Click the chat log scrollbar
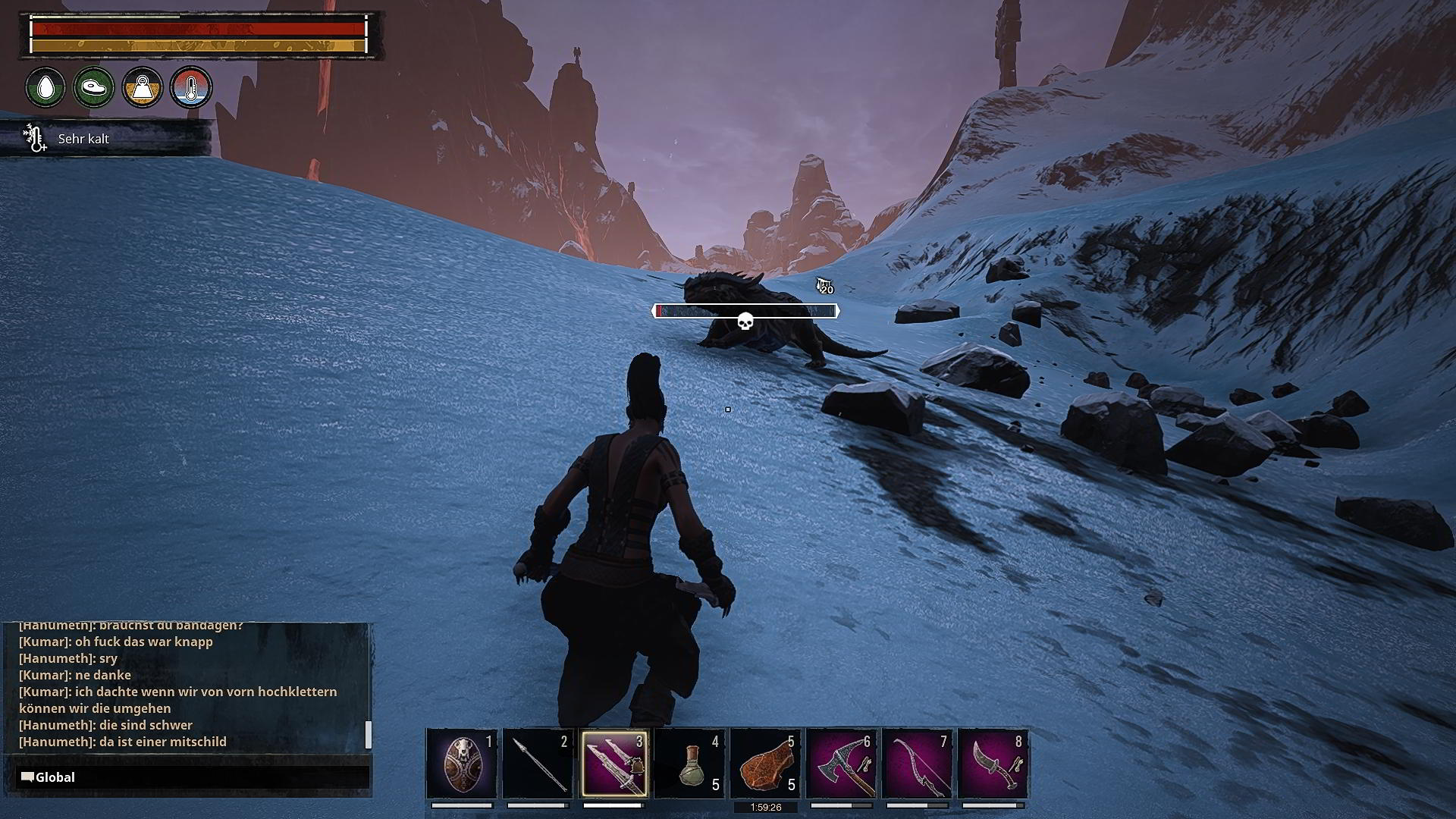The height and width of the screenshot is (819, 1456). [x=369, y=733]
